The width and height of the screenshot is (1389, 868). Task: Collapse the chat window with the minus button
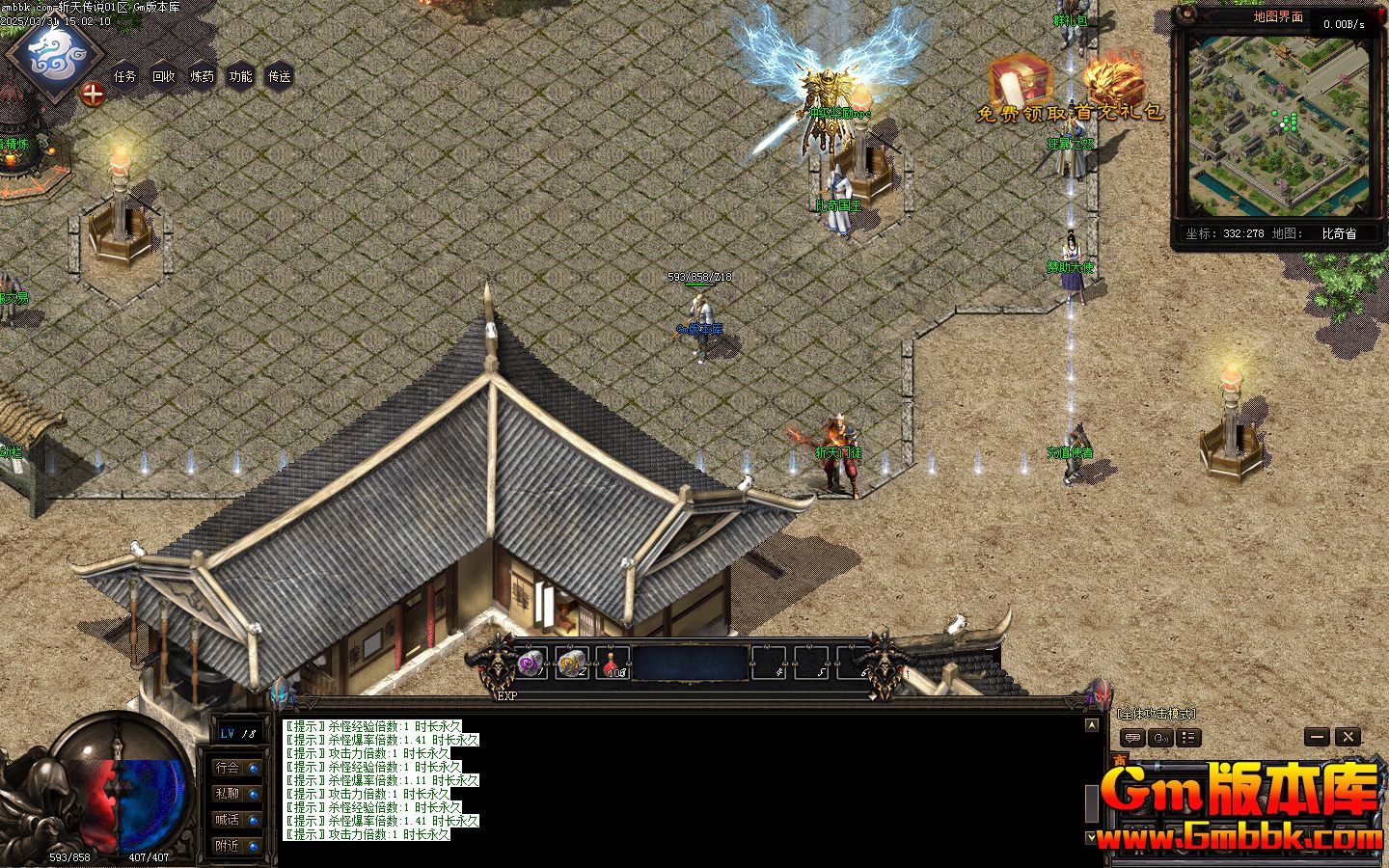click(1318, 737)
